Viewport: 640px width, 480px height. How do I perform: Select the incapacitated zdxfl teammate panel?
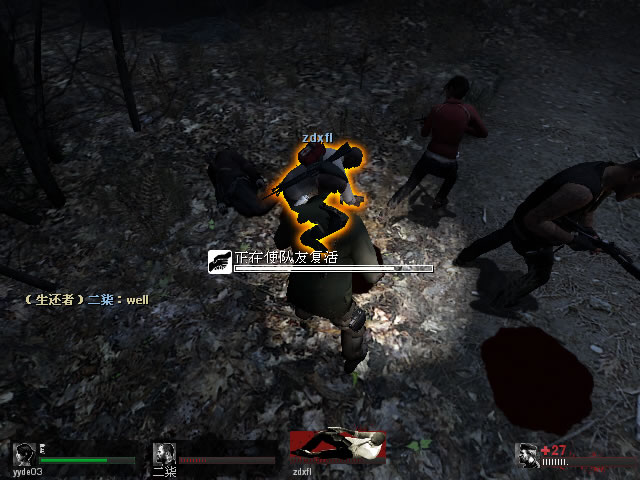(337, 447)
